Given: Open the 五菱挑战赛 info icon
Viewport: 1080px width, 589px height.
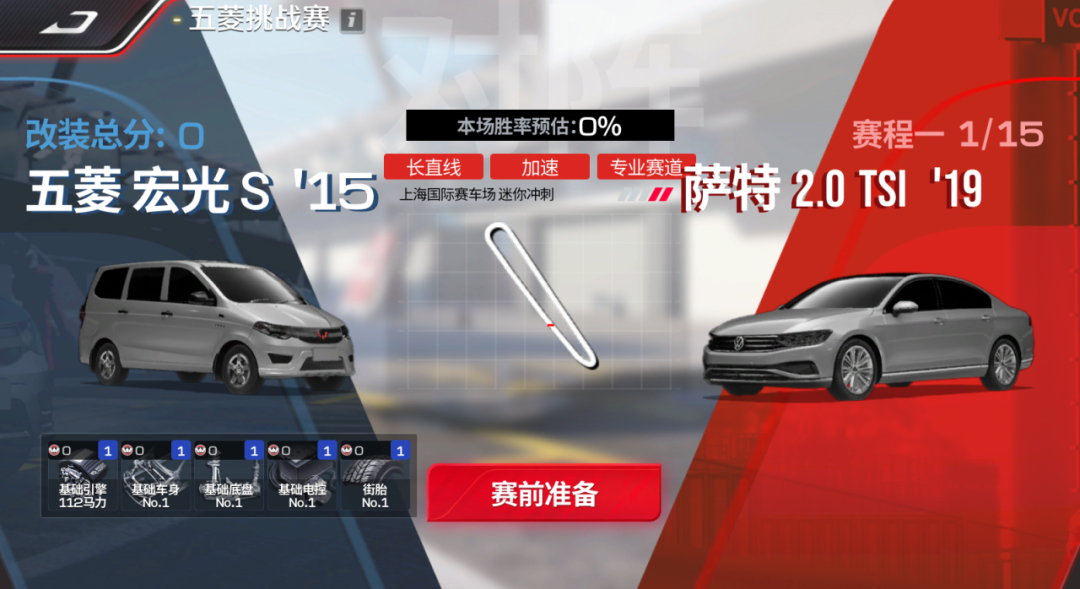Looking at the screenshot, I should [351, 20].
